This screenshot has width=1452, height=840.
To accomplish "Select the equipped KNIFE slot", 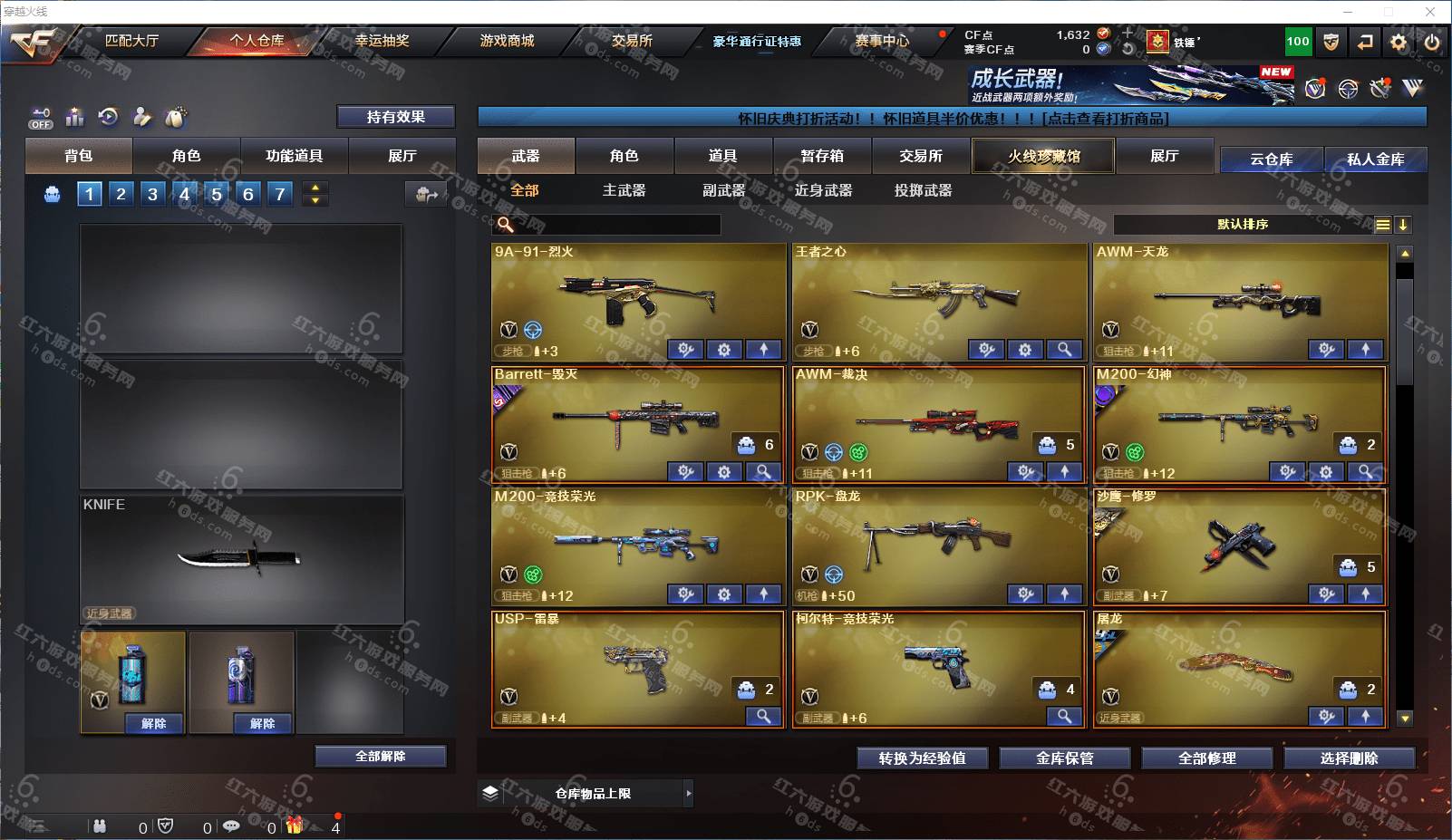I will pyautogui.click(x=241, y=558).
